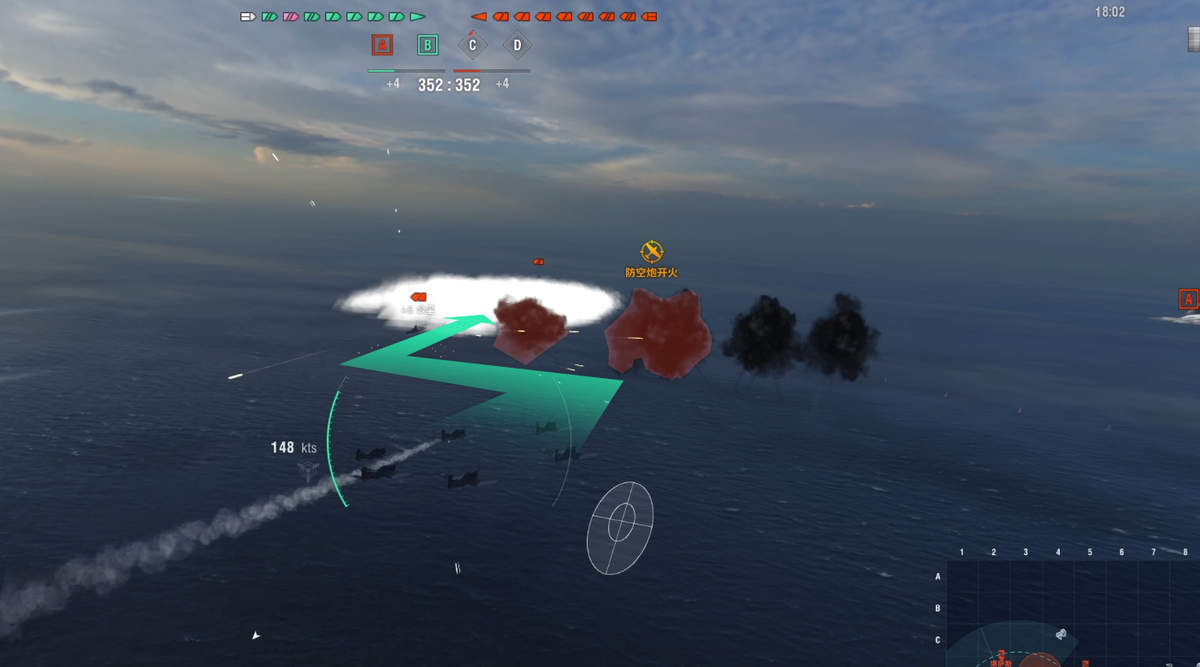
Task: Click the anti-aircraft fire warning icon
Action: (x=652, y=251)
